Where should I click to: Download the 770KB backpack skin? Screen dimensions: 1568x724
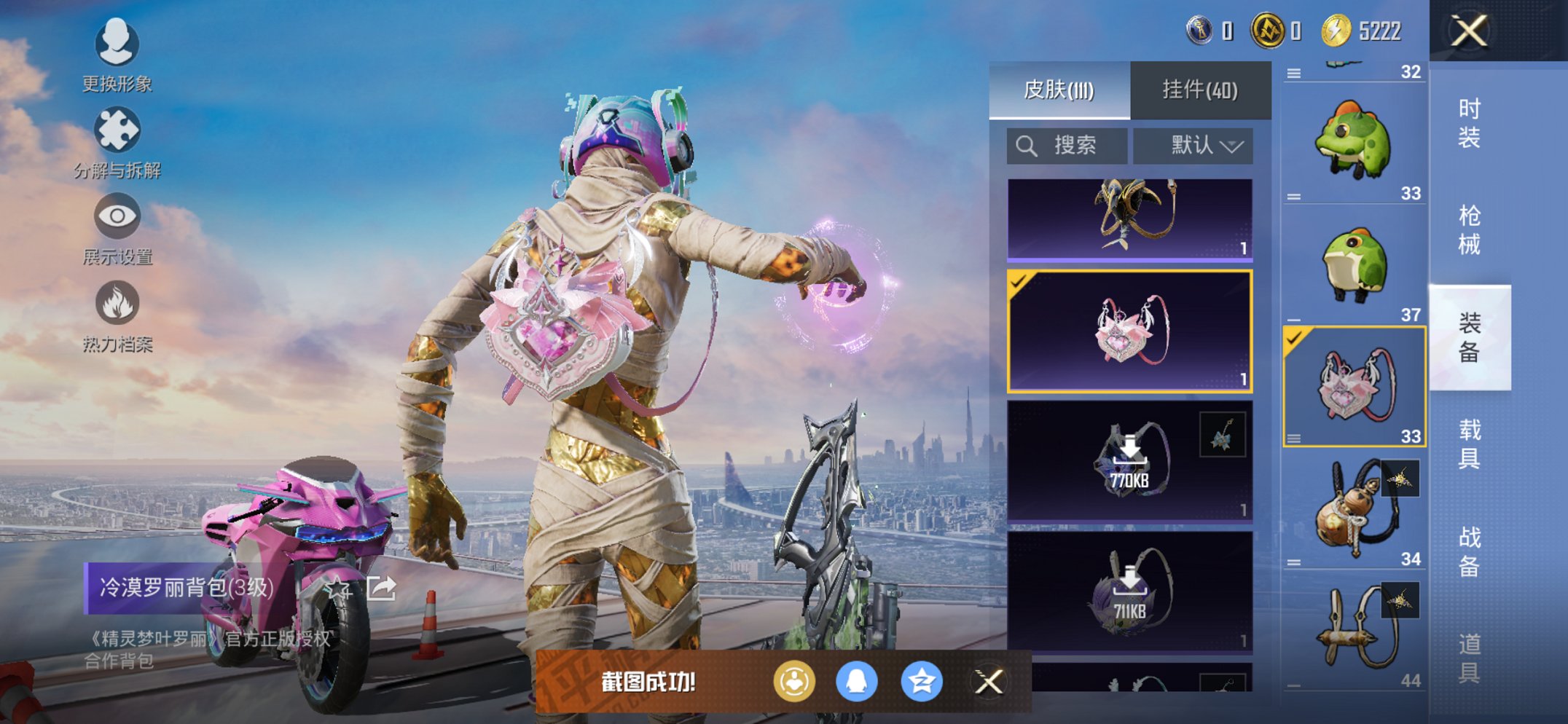[1129, 460]
